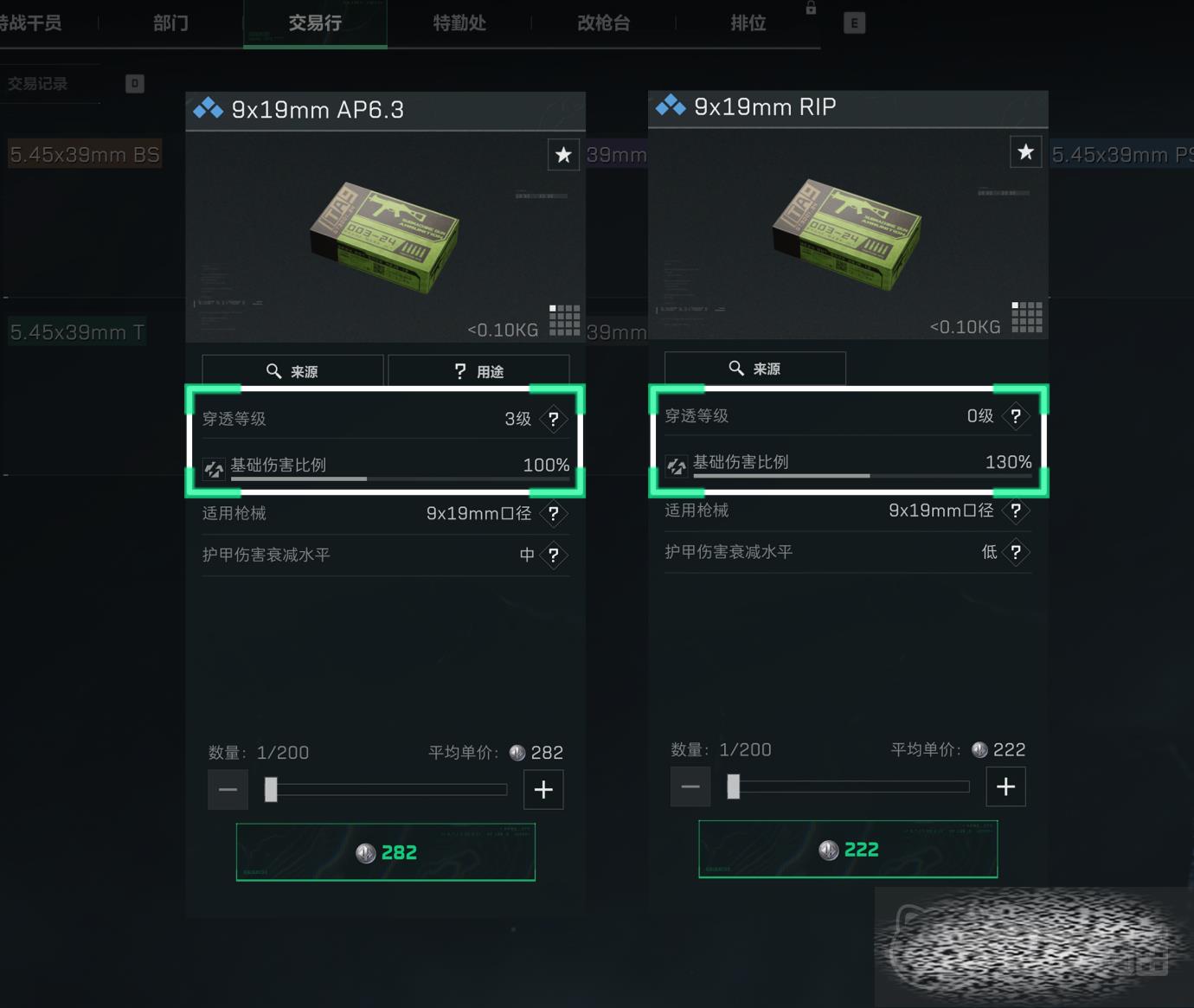Click the AP6.3 quantity slider handle
Image resolution: width=1194 pixels, height=1008 pixels.
271,789
